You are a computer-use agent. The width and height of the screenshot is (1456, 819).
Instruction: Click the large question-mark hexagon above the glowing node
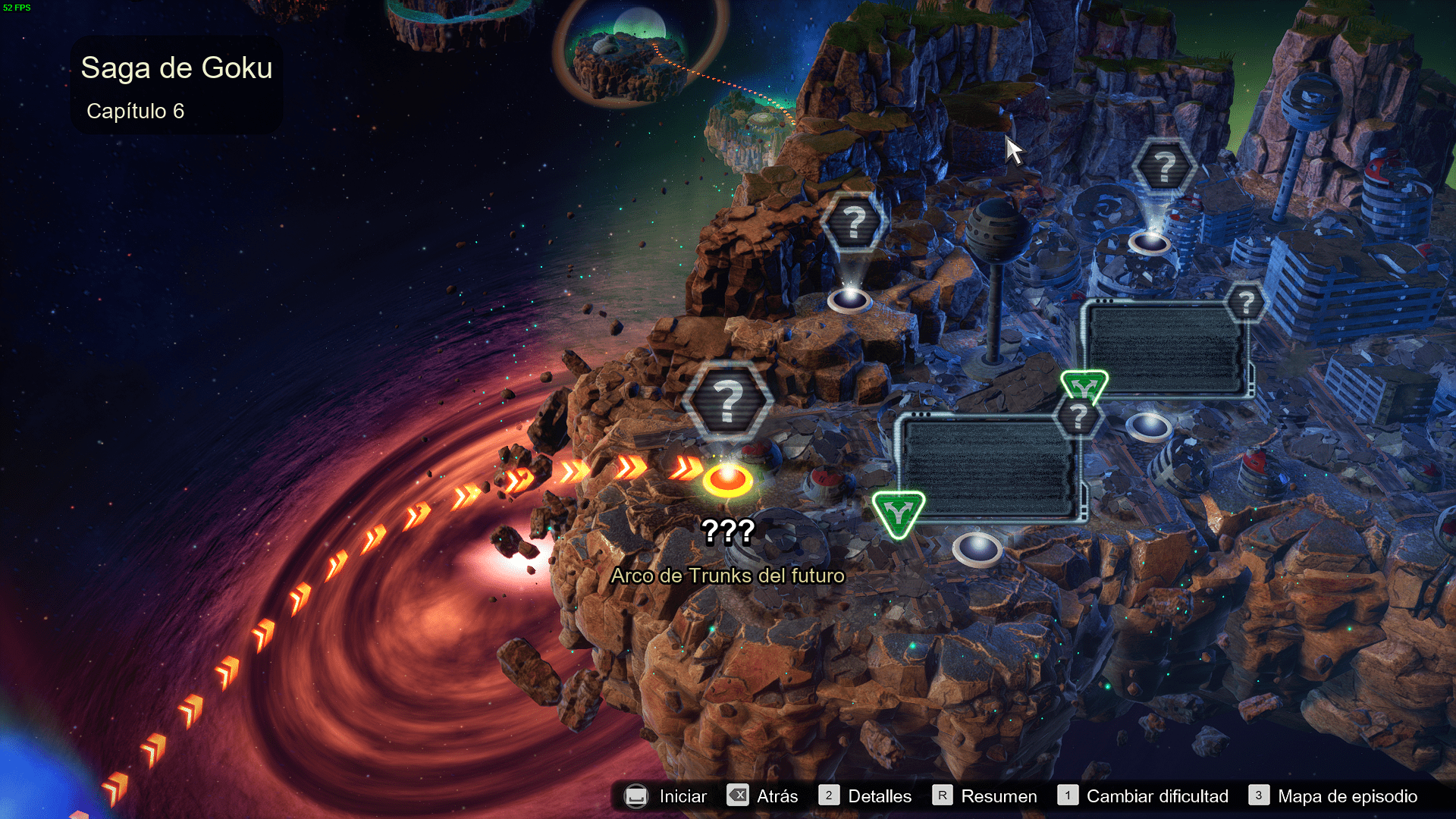[x=727, y=400]
